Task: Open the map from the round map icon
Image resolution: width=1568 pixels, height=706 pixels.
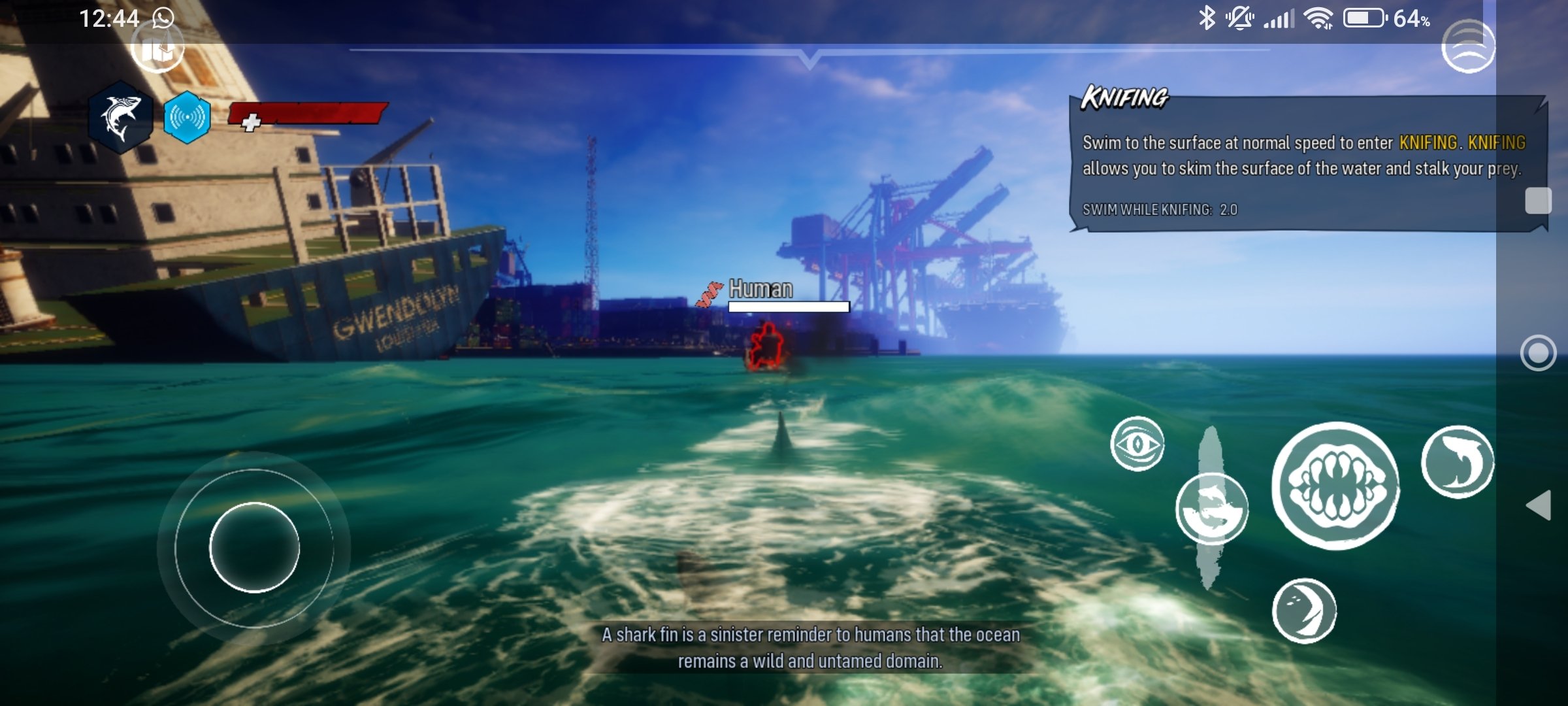Action: [157, 48]
